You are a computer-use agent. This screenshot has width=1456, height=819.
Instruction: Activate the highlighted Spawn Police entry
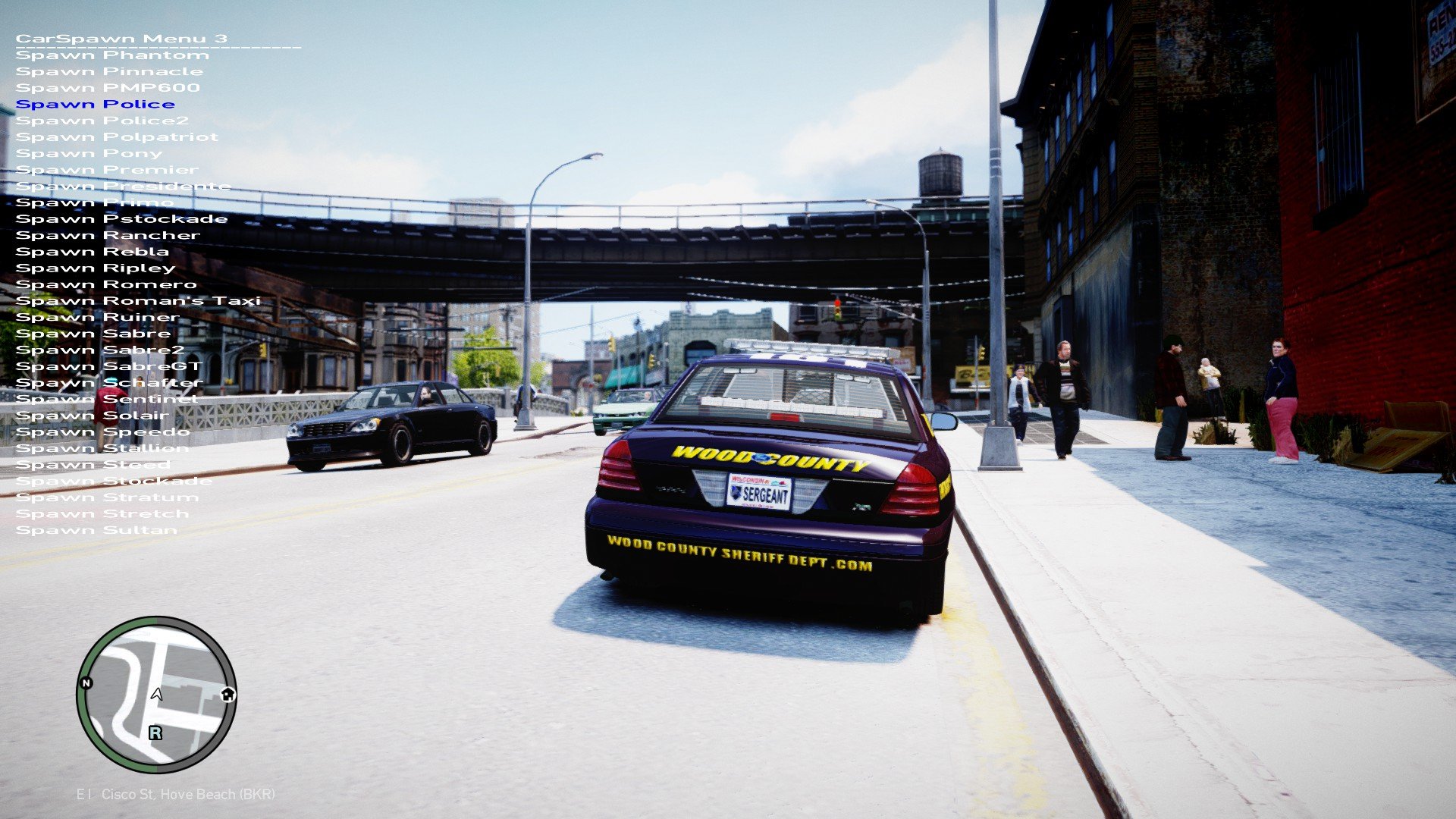point(96,105)
